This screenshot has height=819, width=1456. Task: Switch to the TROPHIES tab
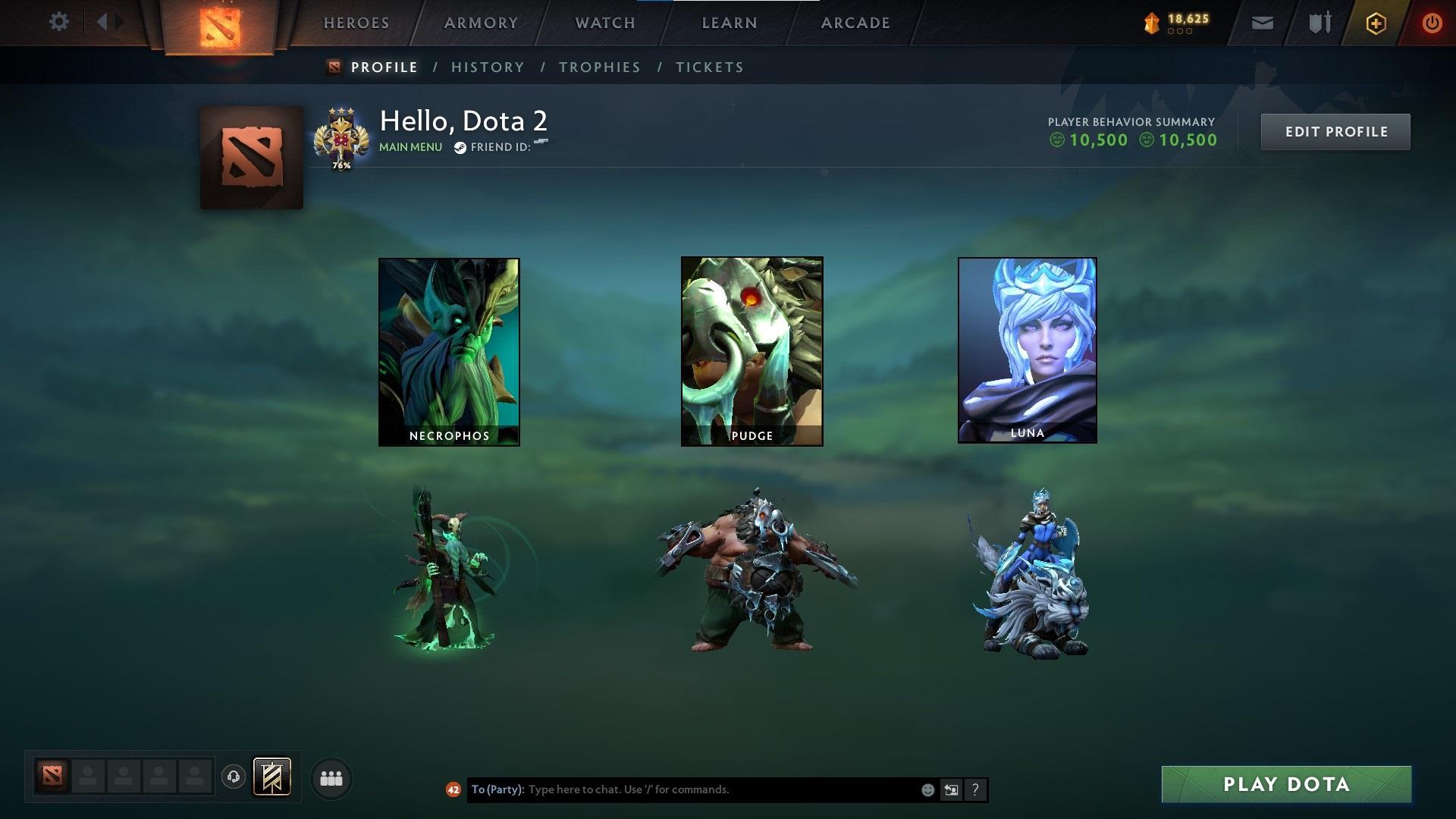(x=599, y=67)
